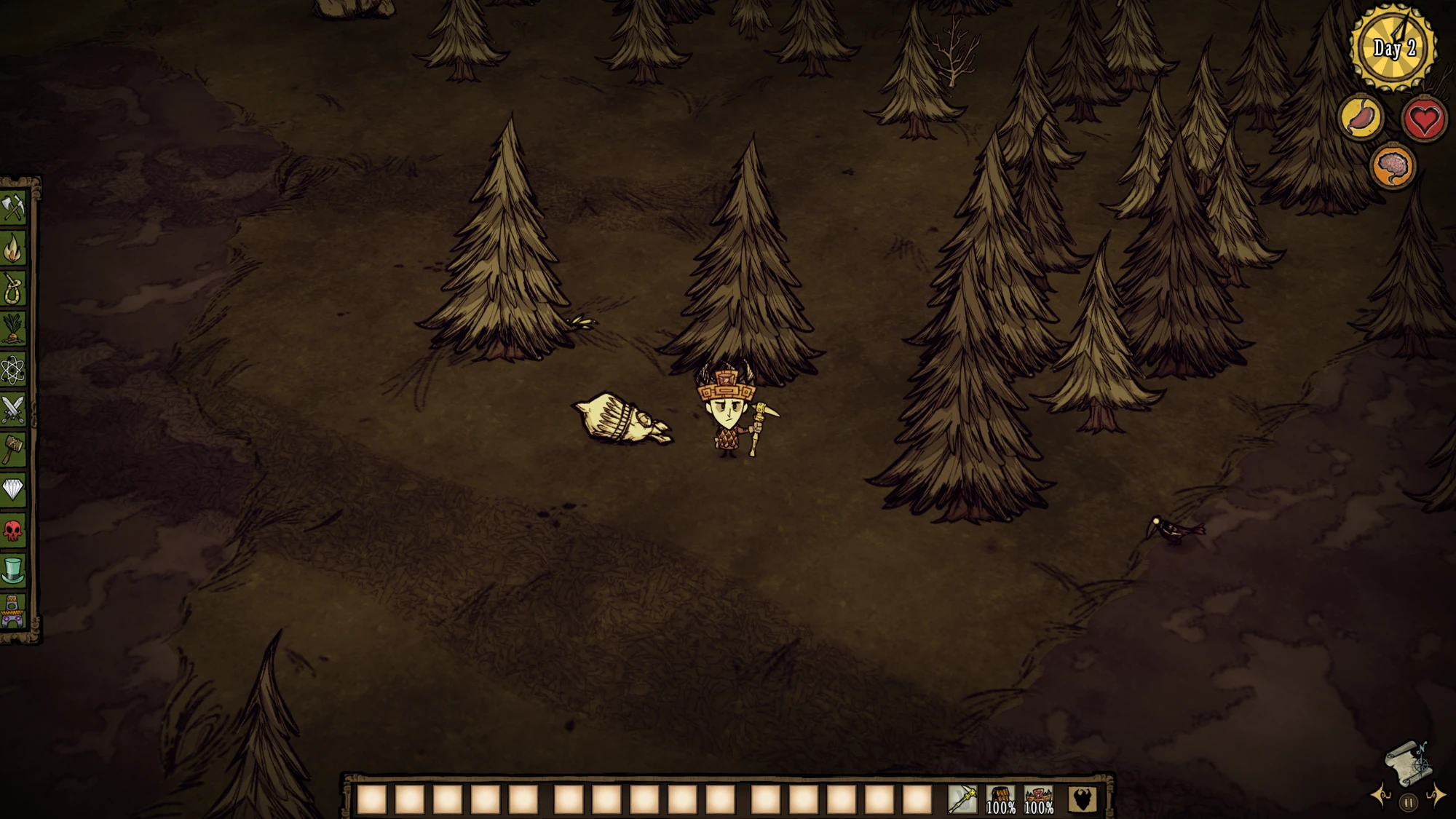Image resolution: width=1456 pixels, height=819 pixels.
Task: Open the map scroll in the corner
Action: click(x=1409, y=764)
